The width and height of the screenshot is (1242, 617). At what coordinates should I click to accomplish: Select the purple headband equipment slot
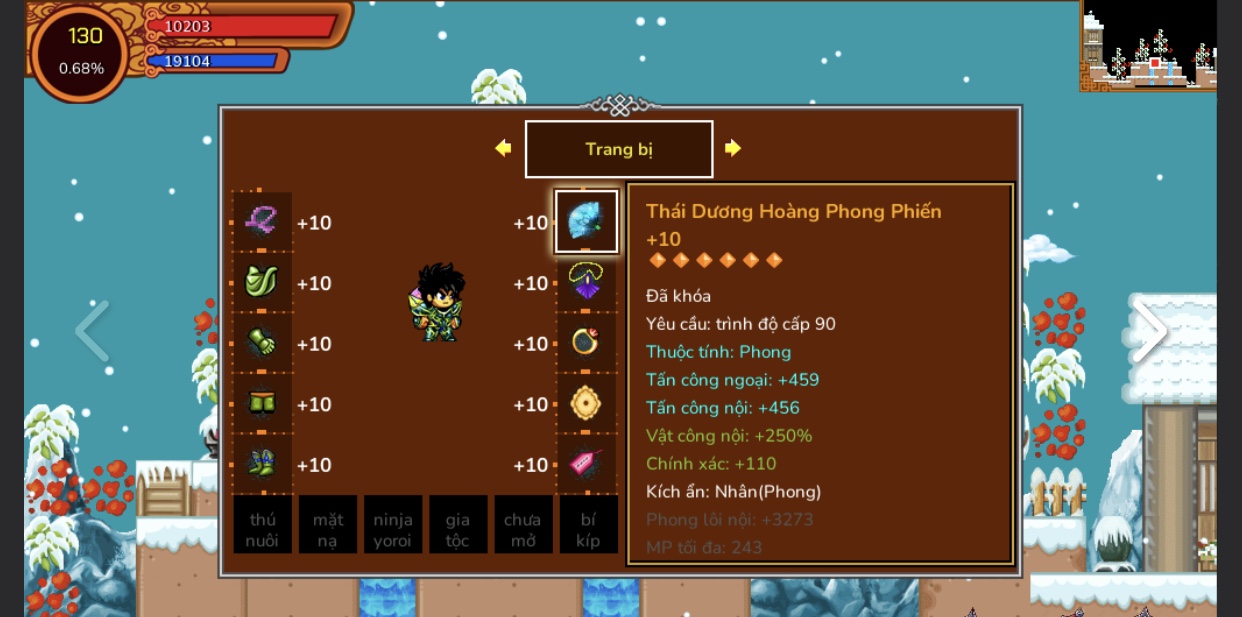(262, 221)
